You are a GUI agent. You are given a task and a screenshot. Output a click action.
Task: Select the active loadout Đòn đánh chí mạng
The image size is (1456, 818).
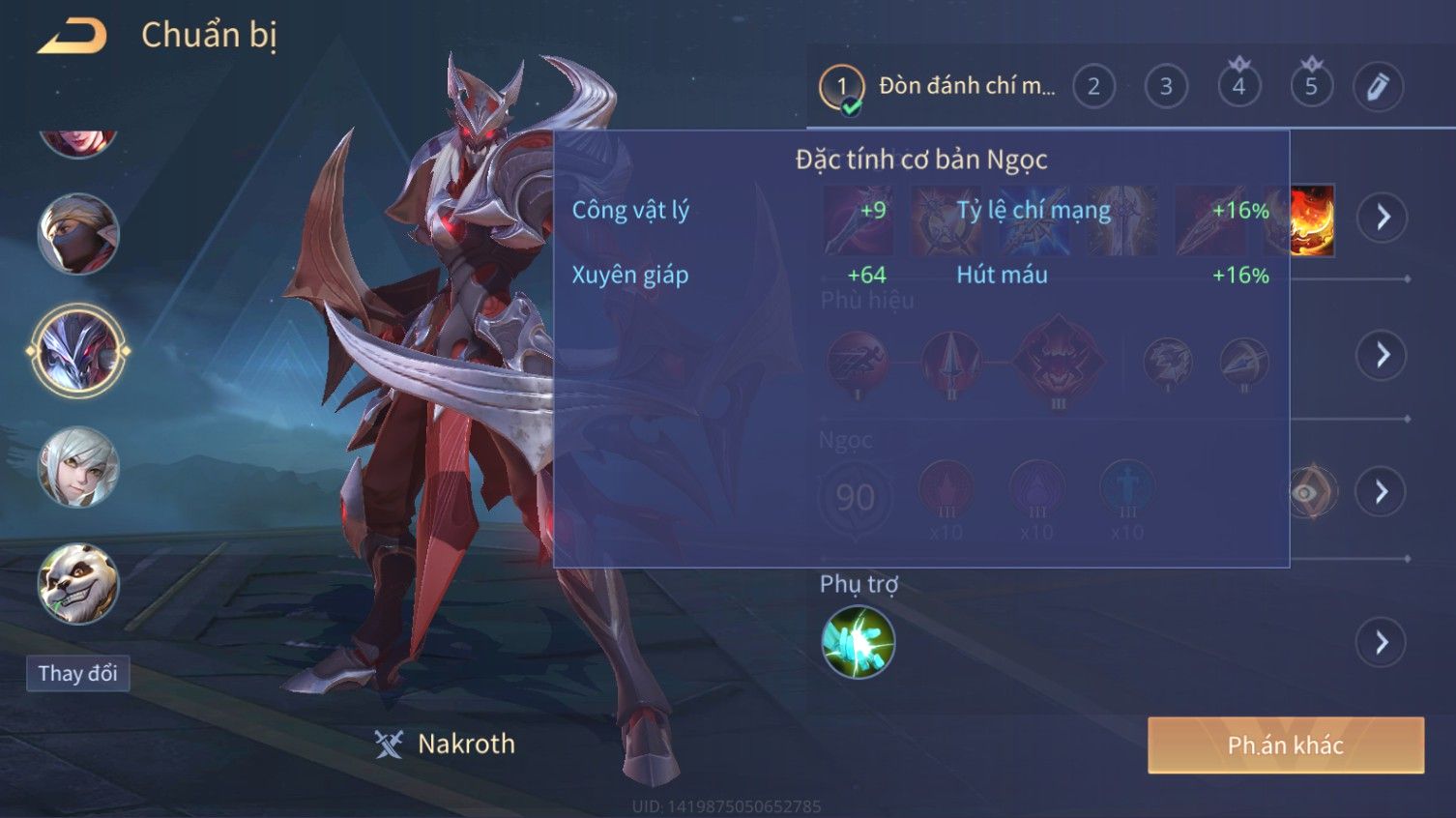click(938, 87)
